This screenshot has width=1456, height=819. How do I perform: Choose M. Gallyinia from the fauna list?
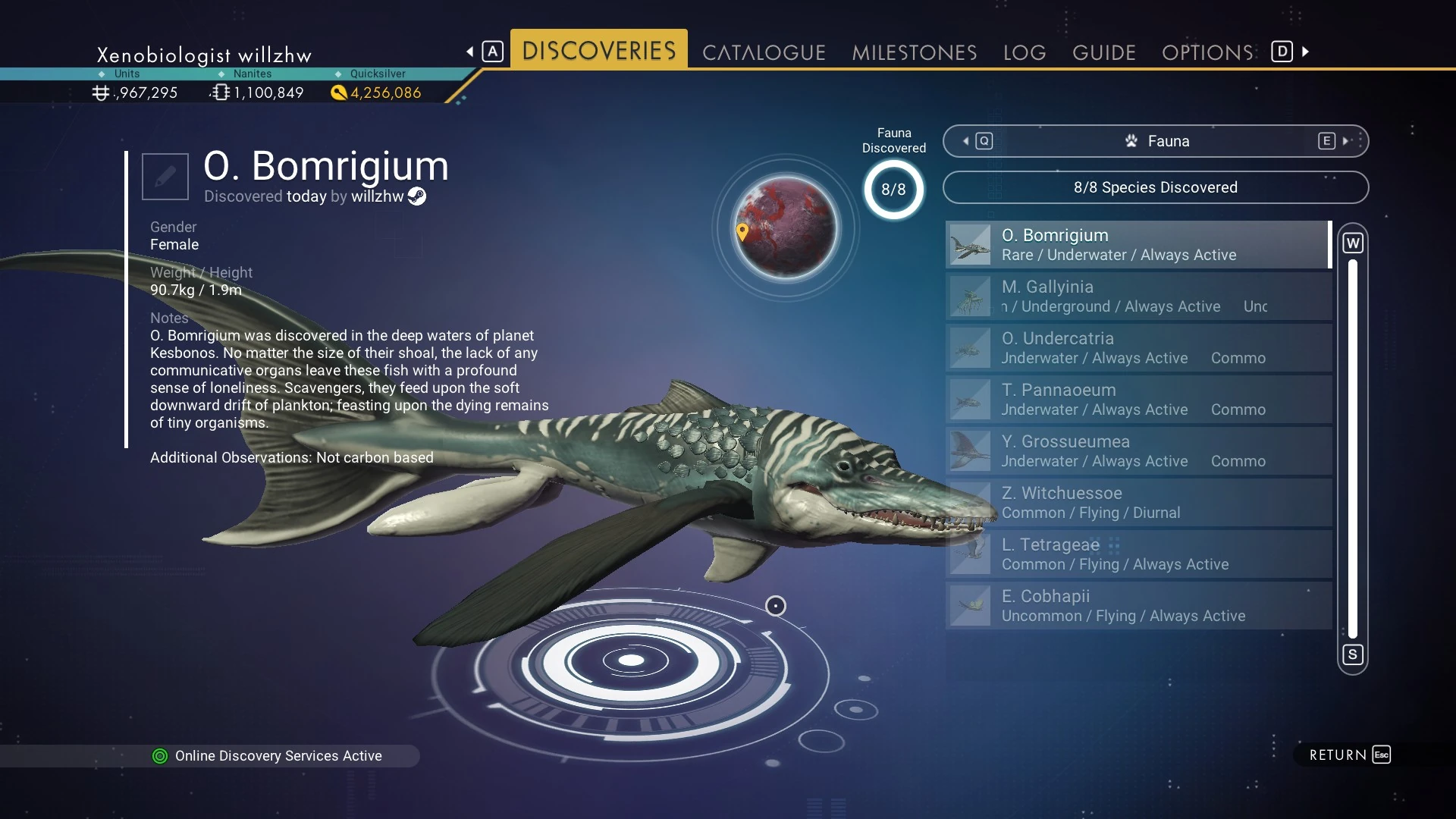1137,297
